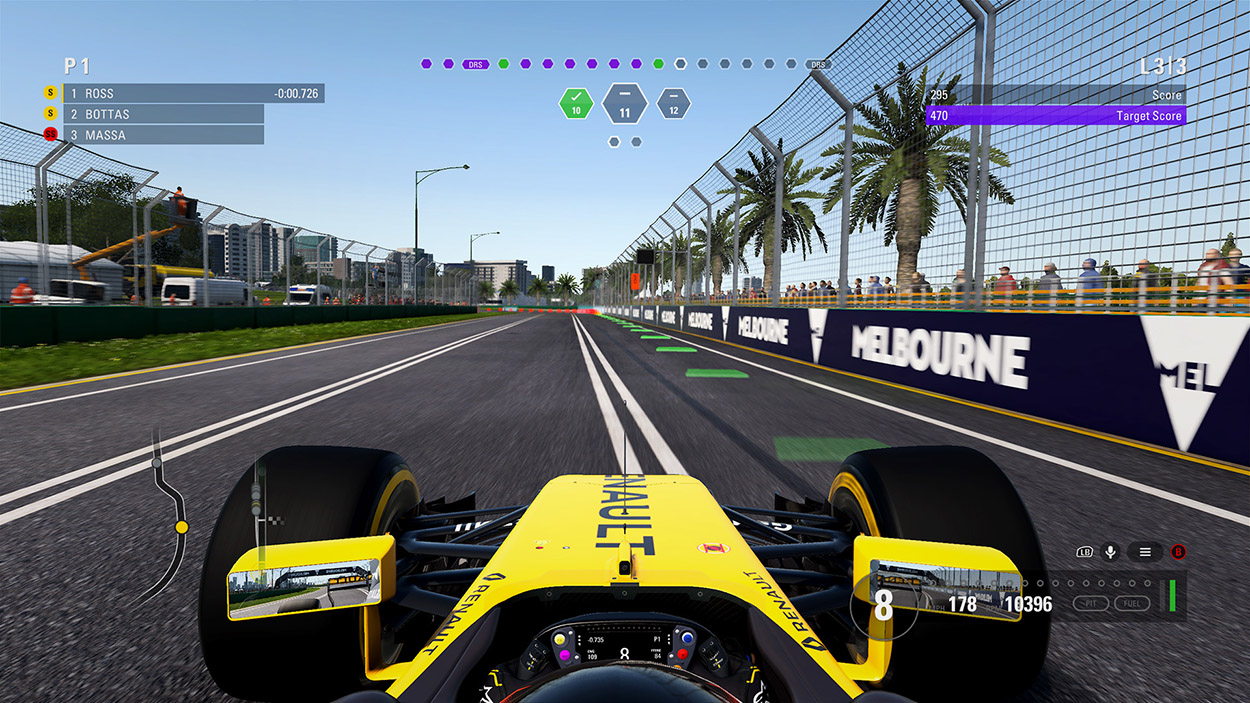Viewport: 1250px width, 703px height.
Task: Select Ross in the standings list
Action: [x=190, y=93]
